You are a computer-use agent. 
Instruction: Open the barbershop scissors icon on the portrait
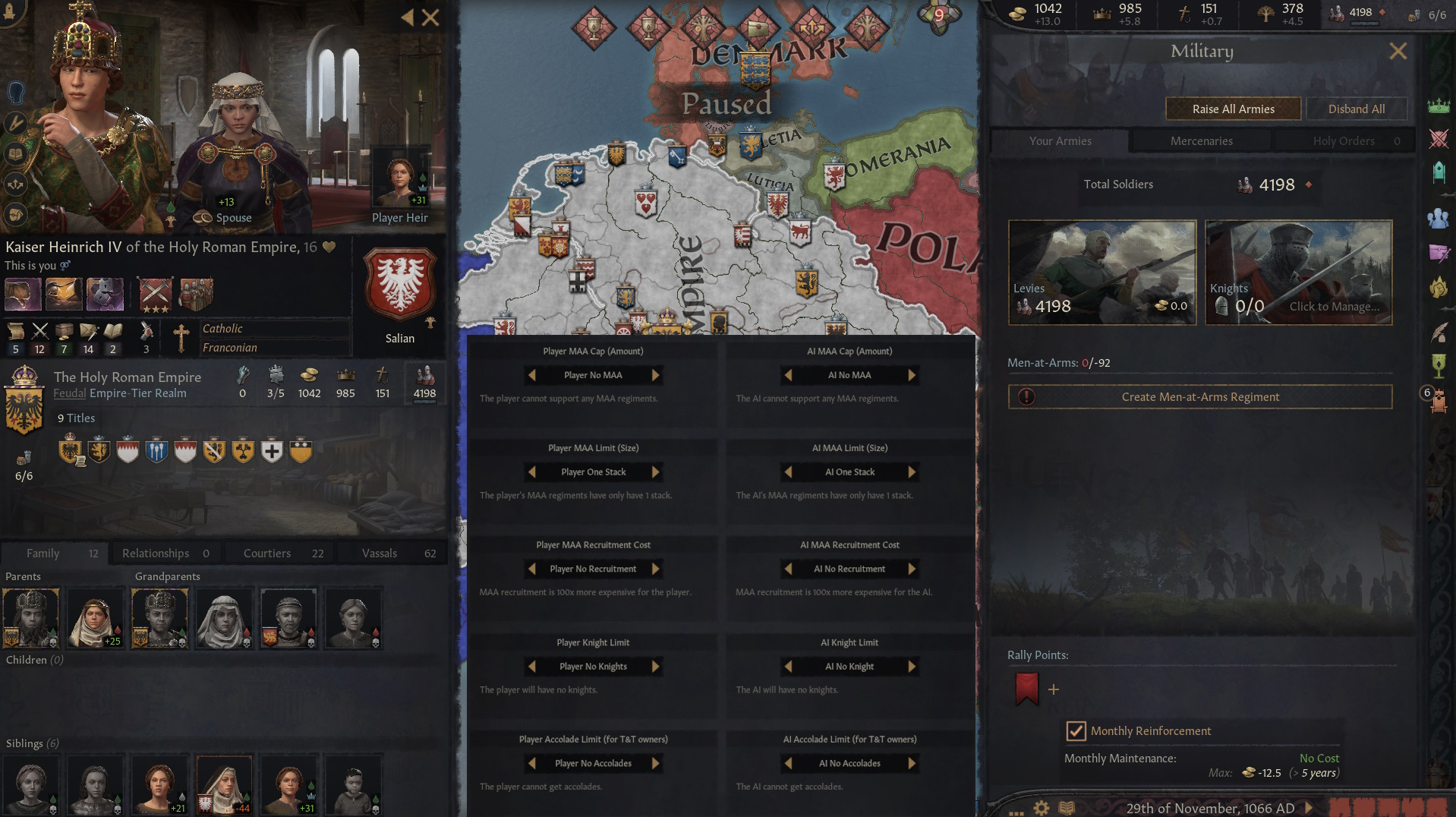pos(15,123)
